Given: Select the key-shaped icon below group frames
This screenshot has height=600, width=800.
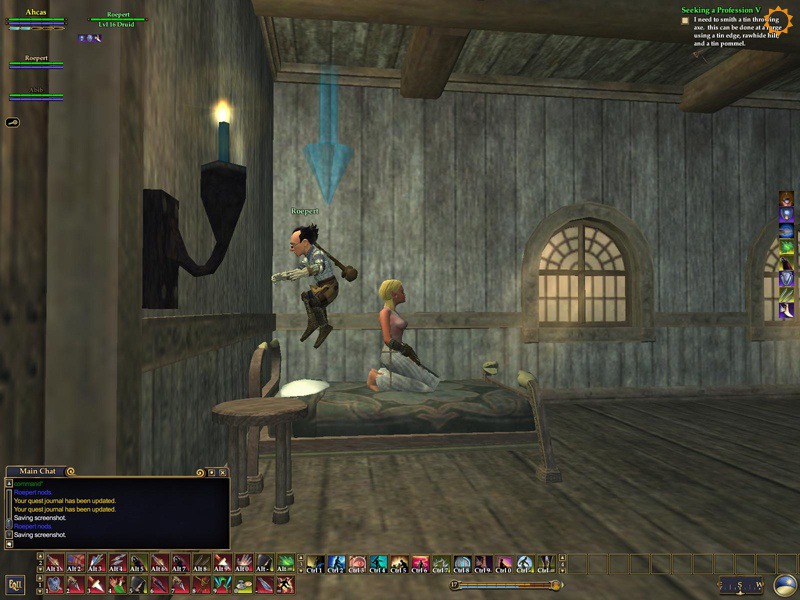Looking at the screenshot, I should pos(14,122).
